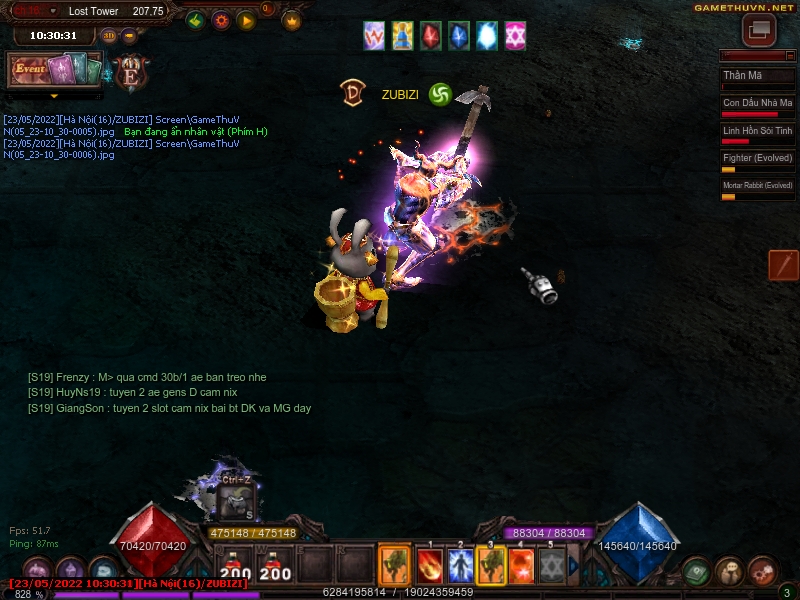Select the Mortar Rabbit (Evolved) entry
This screenshot has width=800, height=600.
coord(757,187)
